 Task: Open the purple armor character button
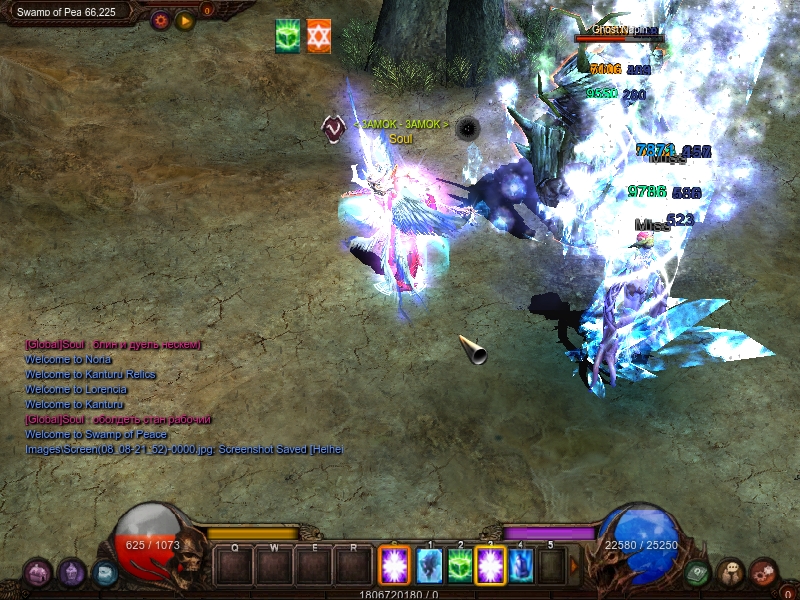(x=71, y=572)
